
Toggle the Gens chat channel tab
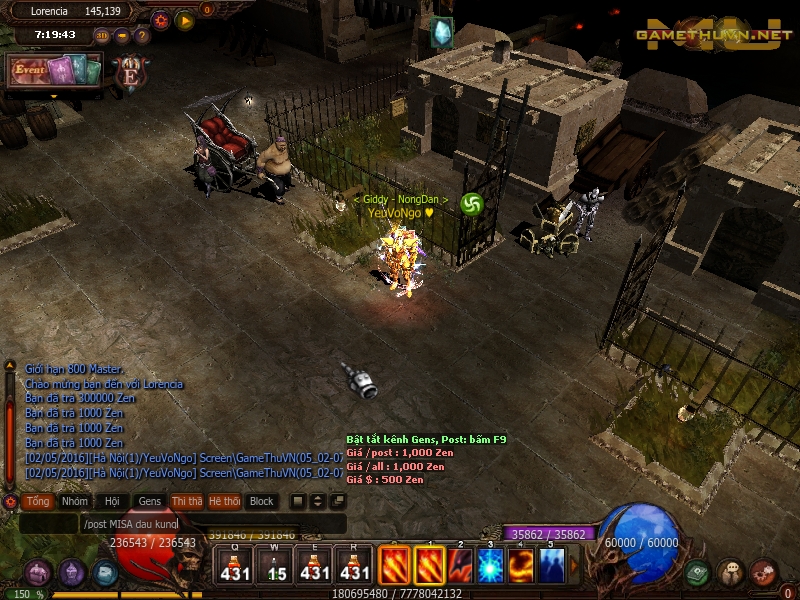tap(150, 501)
